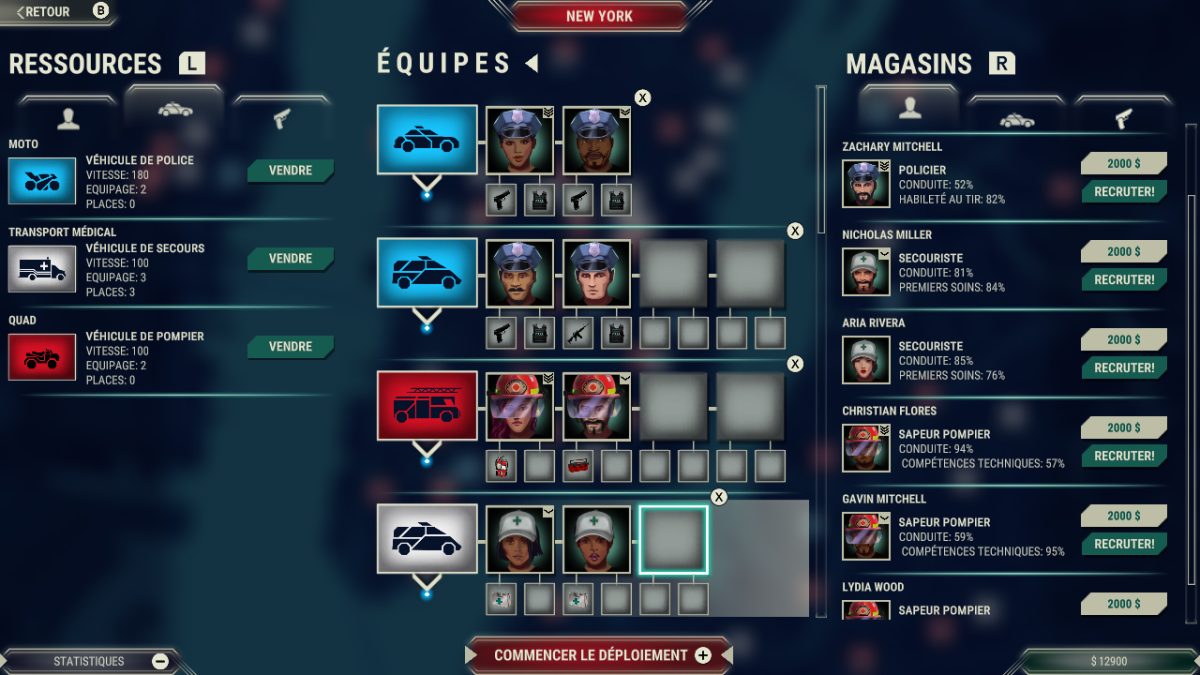The image size is (1200, 675).
Task: Open the Ressources personnel tab
Action: point(68,118)
